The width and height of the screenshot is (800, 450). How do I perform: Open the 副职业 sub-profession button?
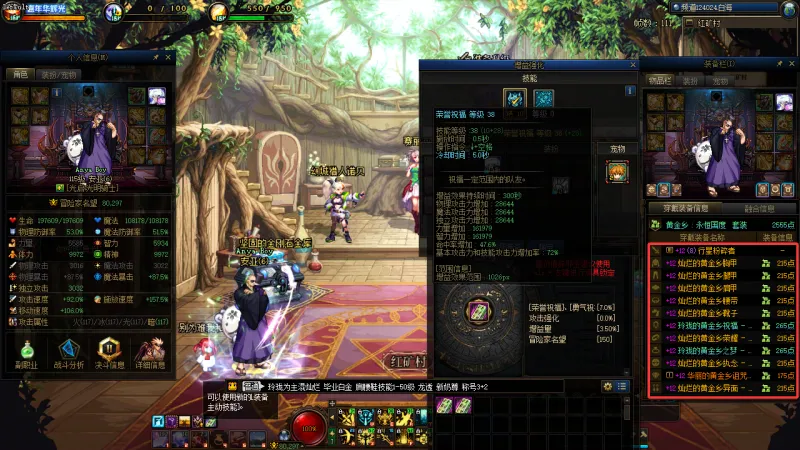pos(26,354)
